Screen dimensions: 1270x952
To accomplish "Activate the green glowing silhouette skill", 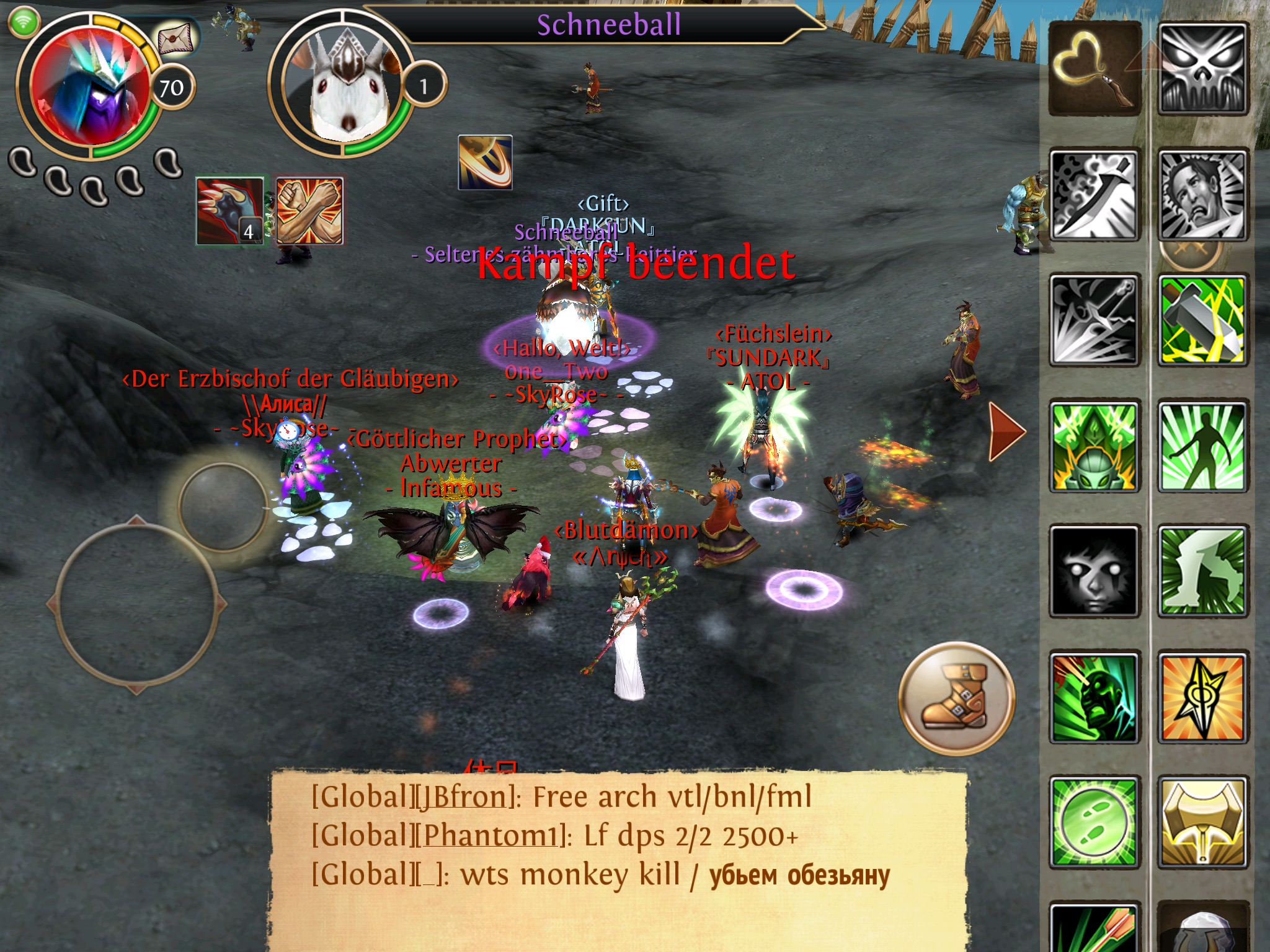I will (1202, 446).
